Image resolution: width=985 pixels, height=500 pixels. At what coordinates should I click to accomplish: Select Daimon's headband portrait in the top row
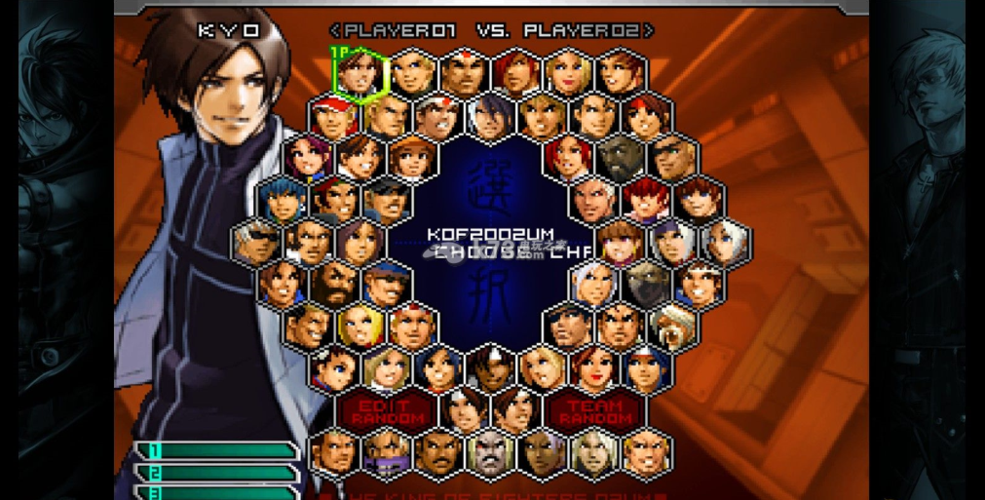(464, 72)
